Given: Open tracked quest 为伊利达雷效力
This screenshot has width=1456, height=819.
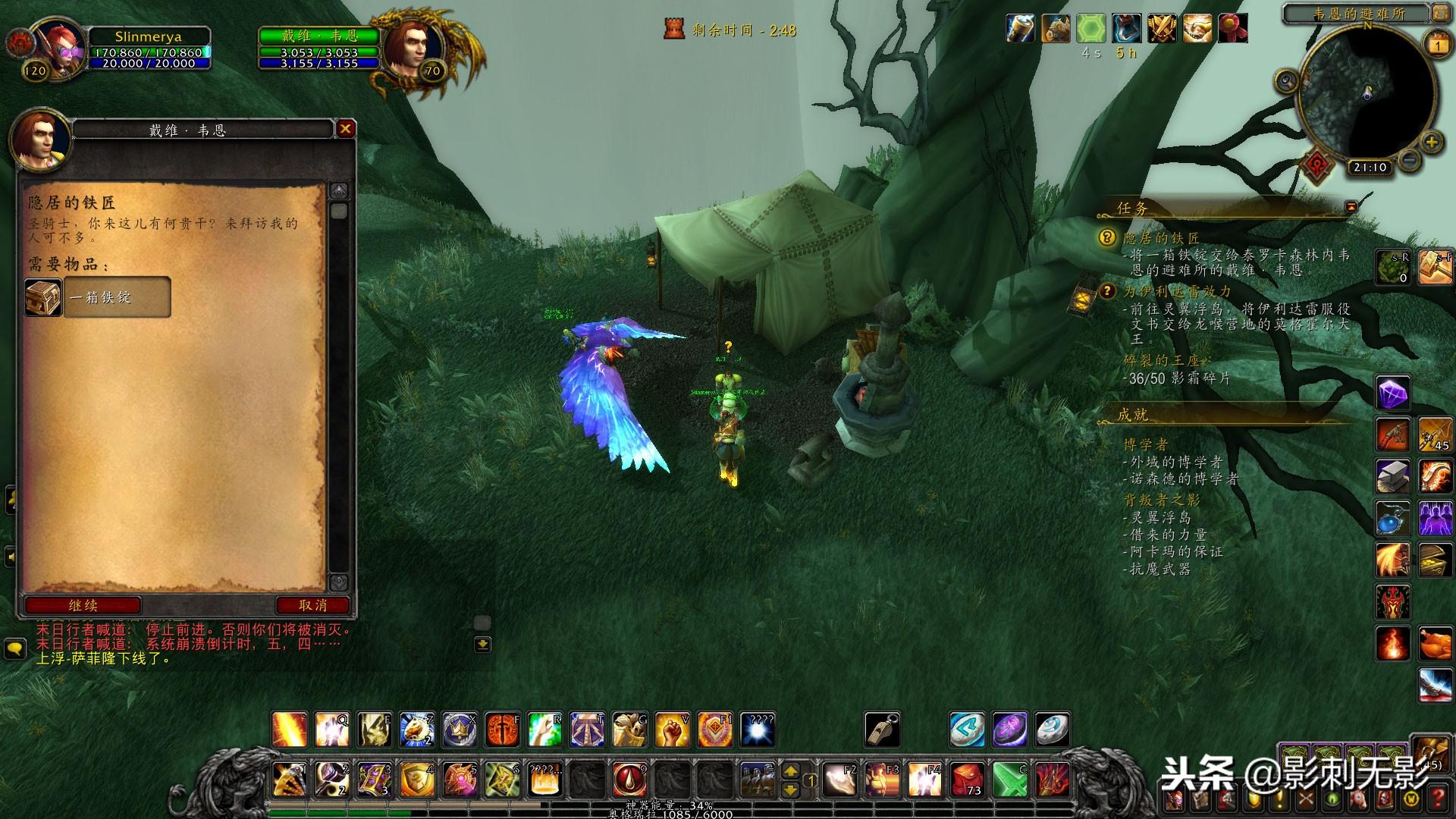Looking at the screenshot, I should (x=1177, y=291).
